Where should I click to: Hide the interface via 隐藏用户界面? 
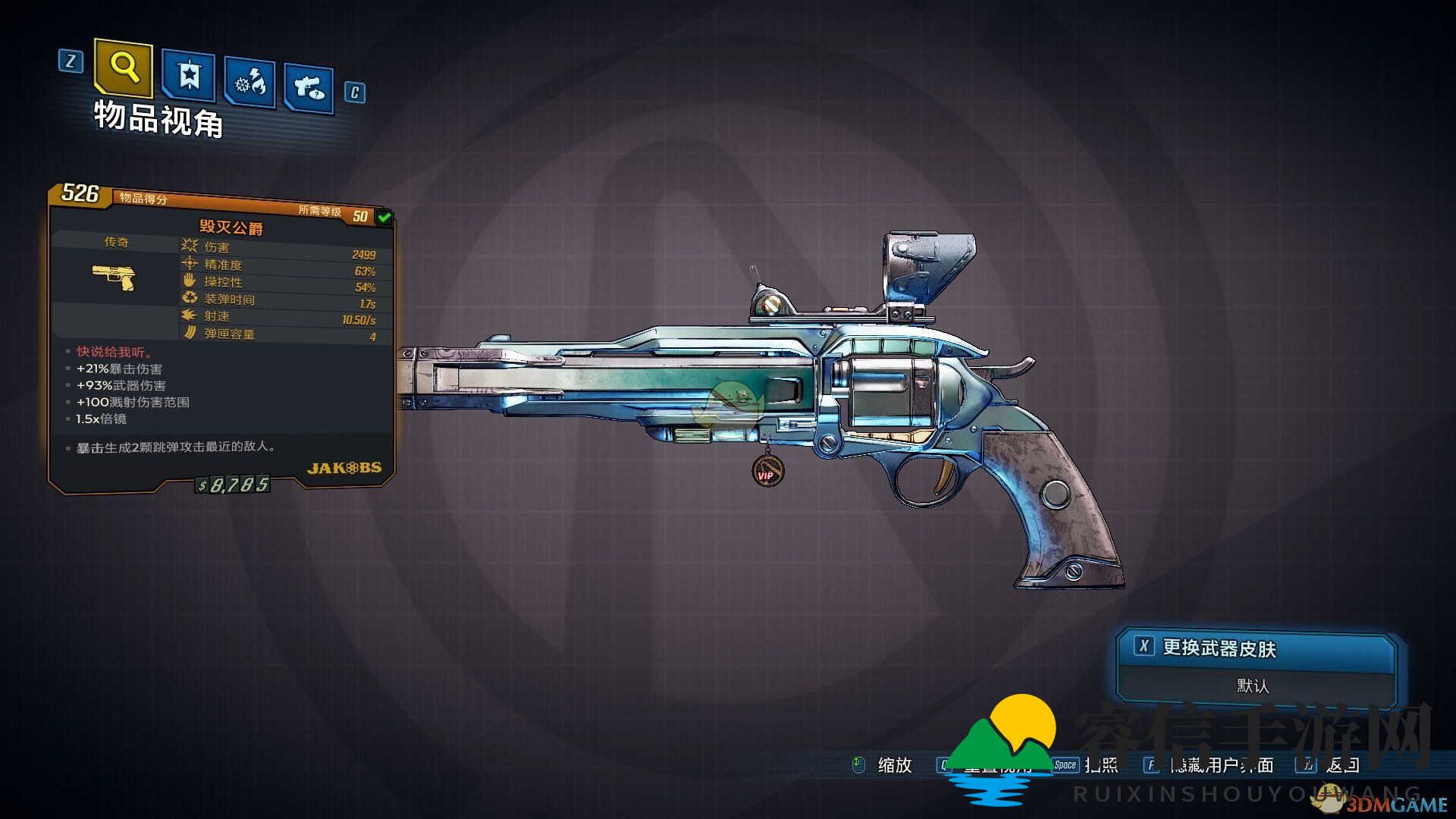(1221, 765)
